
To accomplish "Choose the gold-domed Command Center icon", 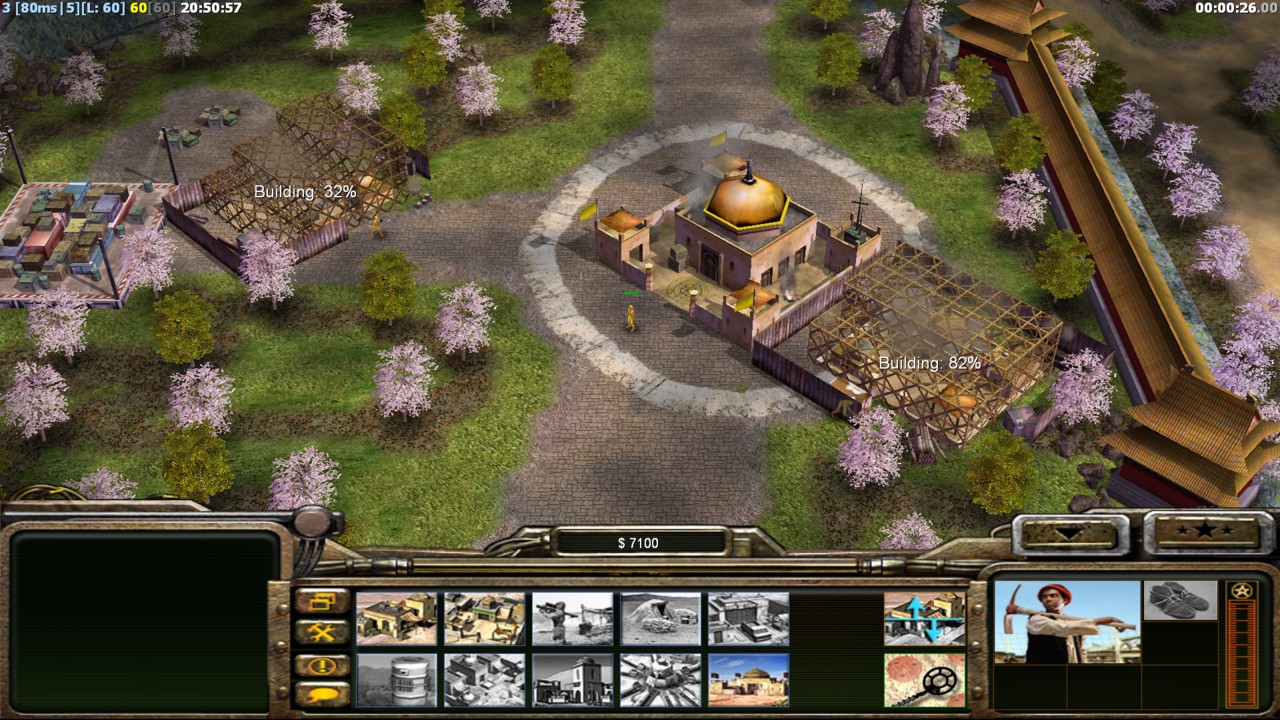I will point(748,680).
